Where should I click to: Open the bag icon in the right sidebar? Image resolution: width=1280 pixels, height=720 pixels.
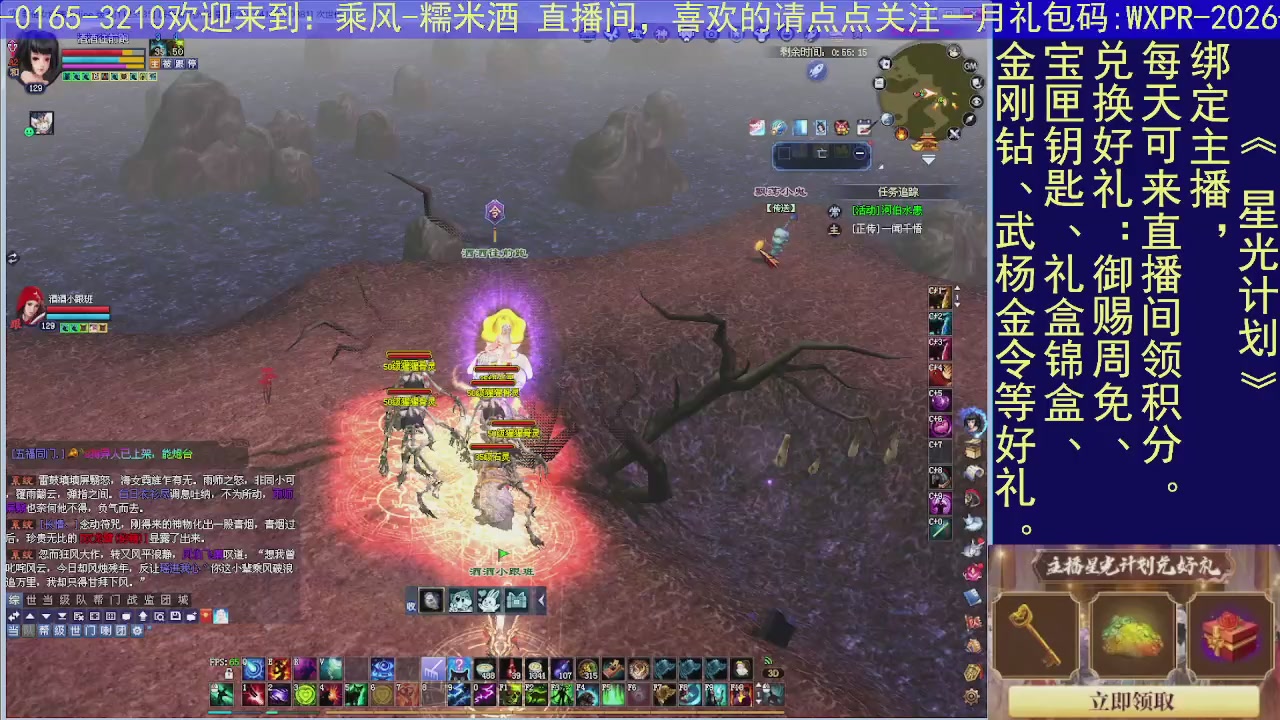click(x=972, y=448)
